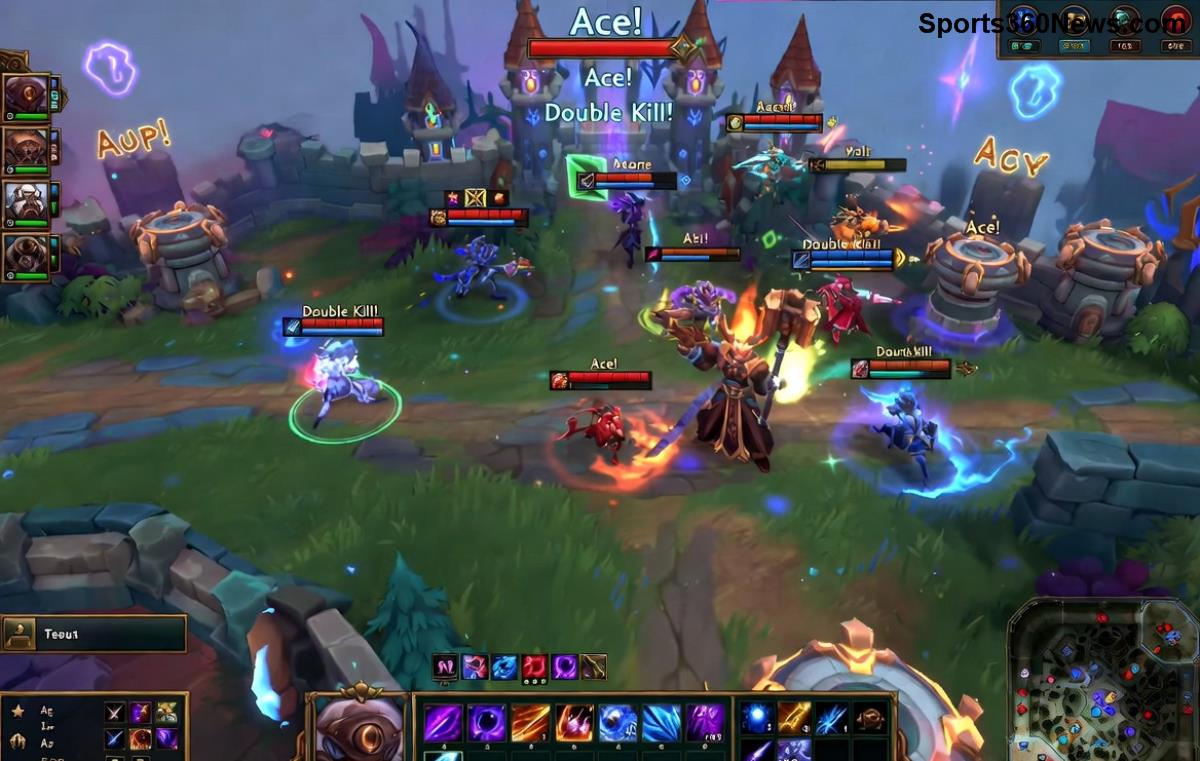This screenshot has width=1200, height=761.
Task: Click the Teoua player name panel
Action: click(x=94, y=633)
